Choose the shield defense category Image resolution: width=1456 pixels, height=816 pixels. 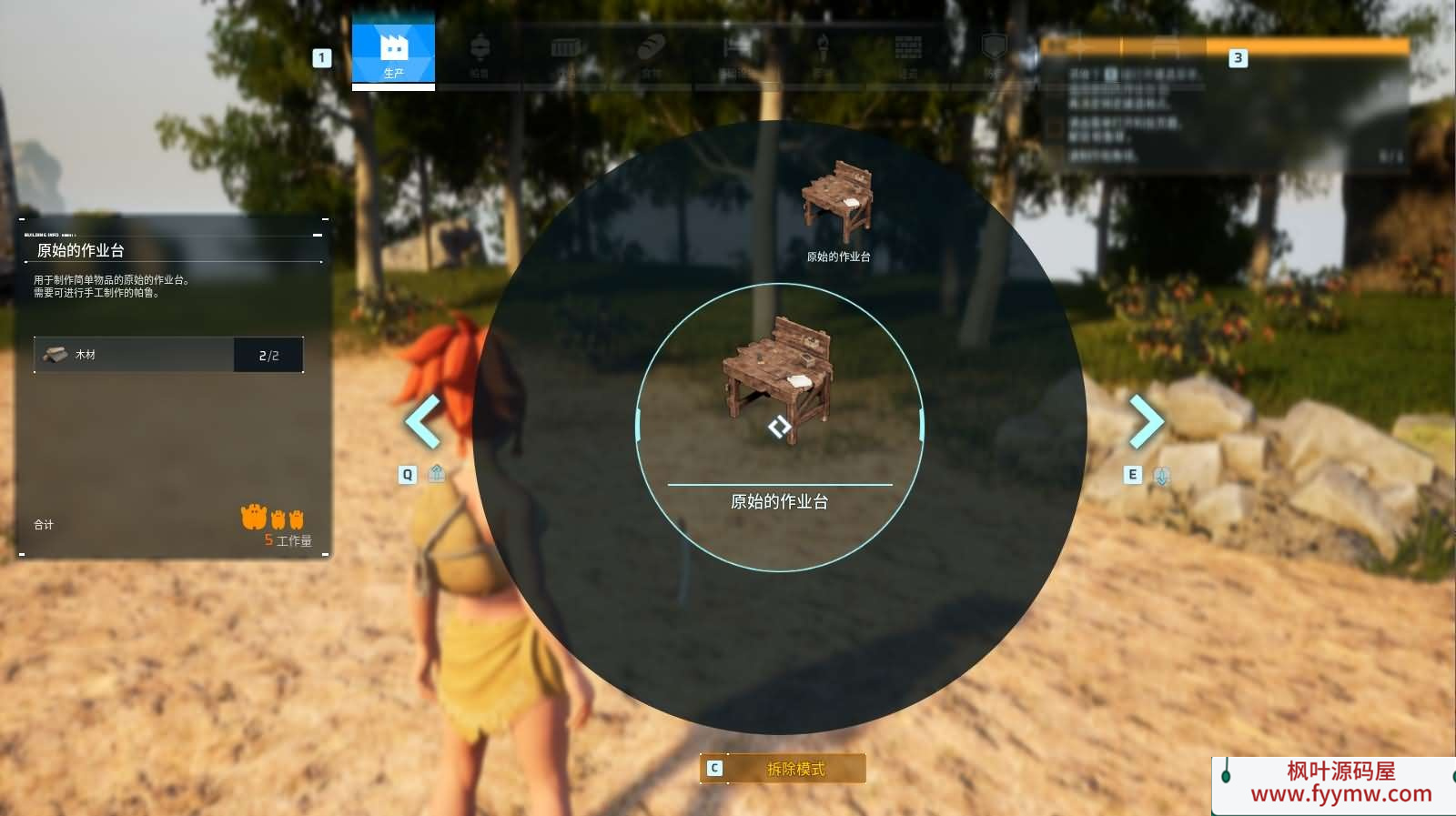tap(994, 51)
